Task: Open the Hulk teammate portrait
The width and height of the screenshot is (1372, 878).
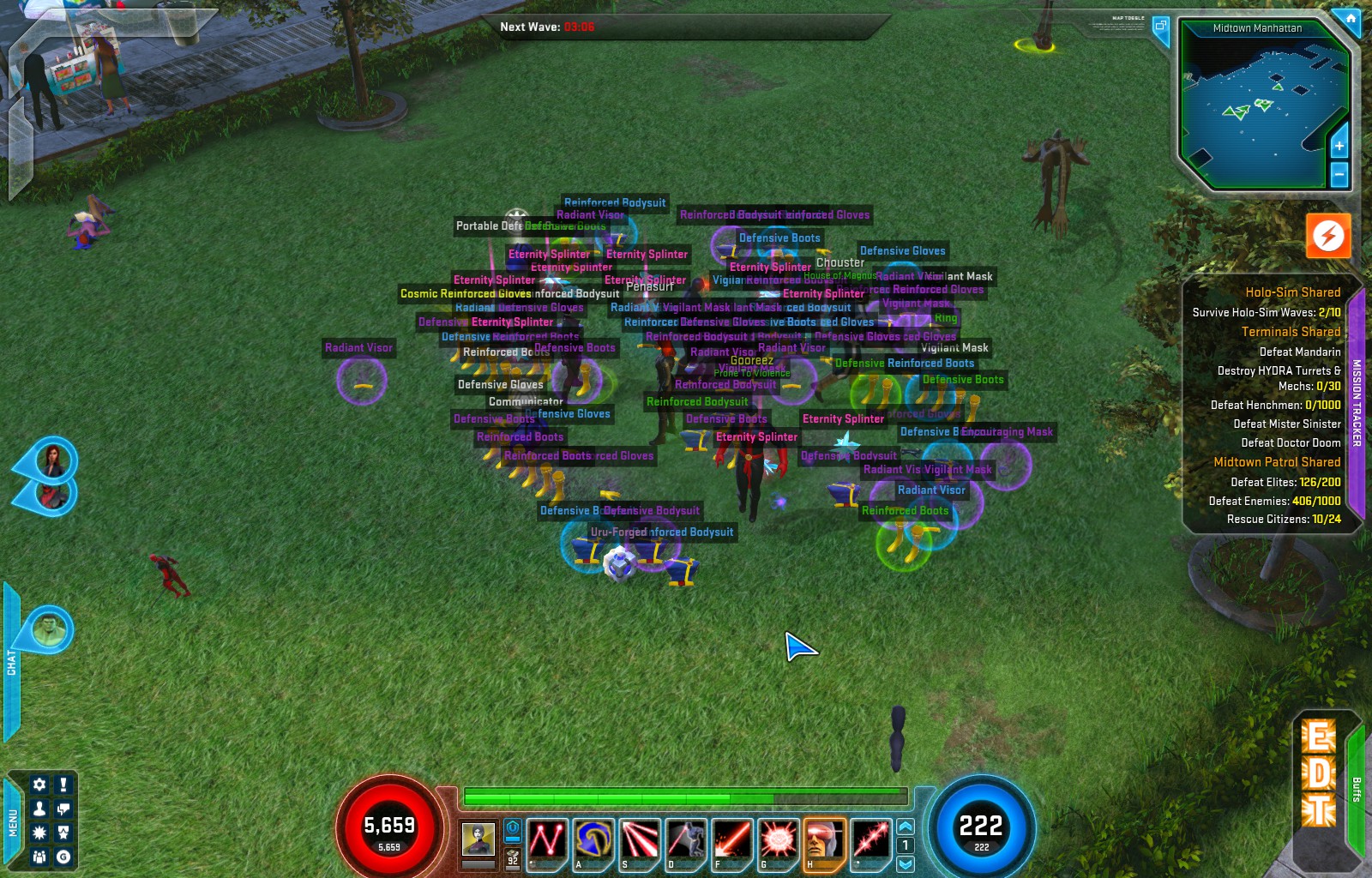Action: coord(49,630)
